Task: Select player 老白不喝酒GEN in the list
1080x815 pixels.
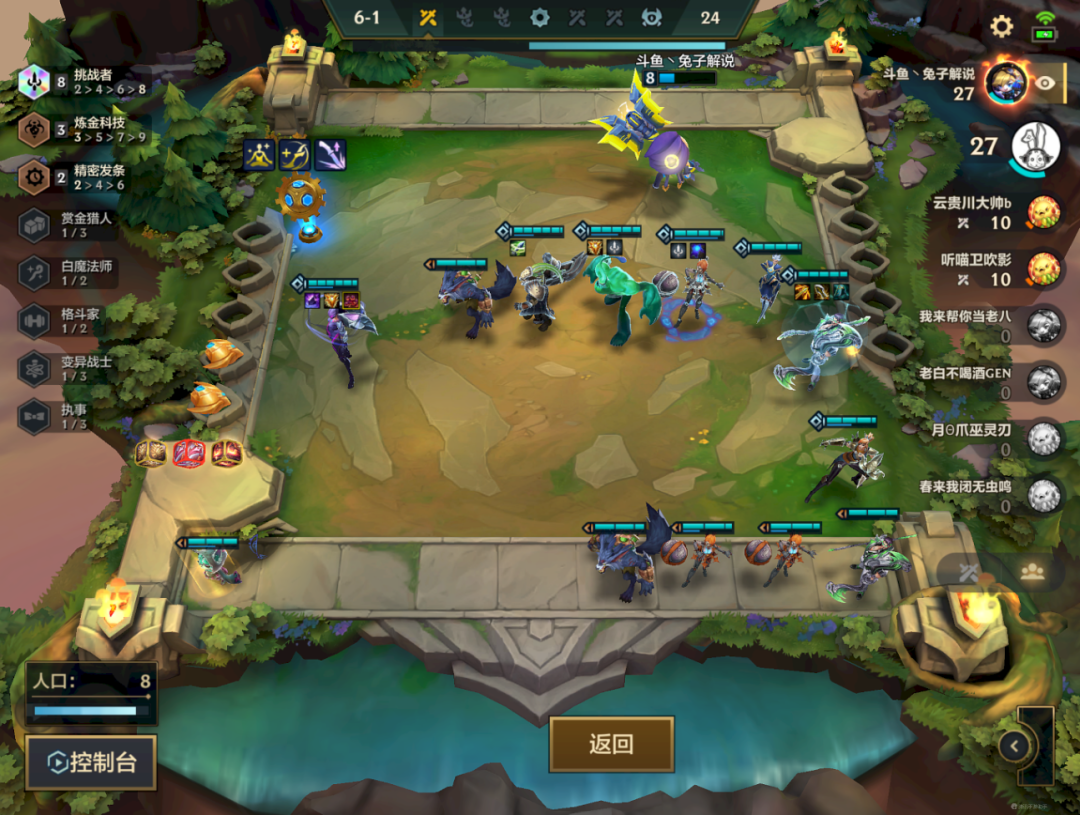Action: click(990, 382)
